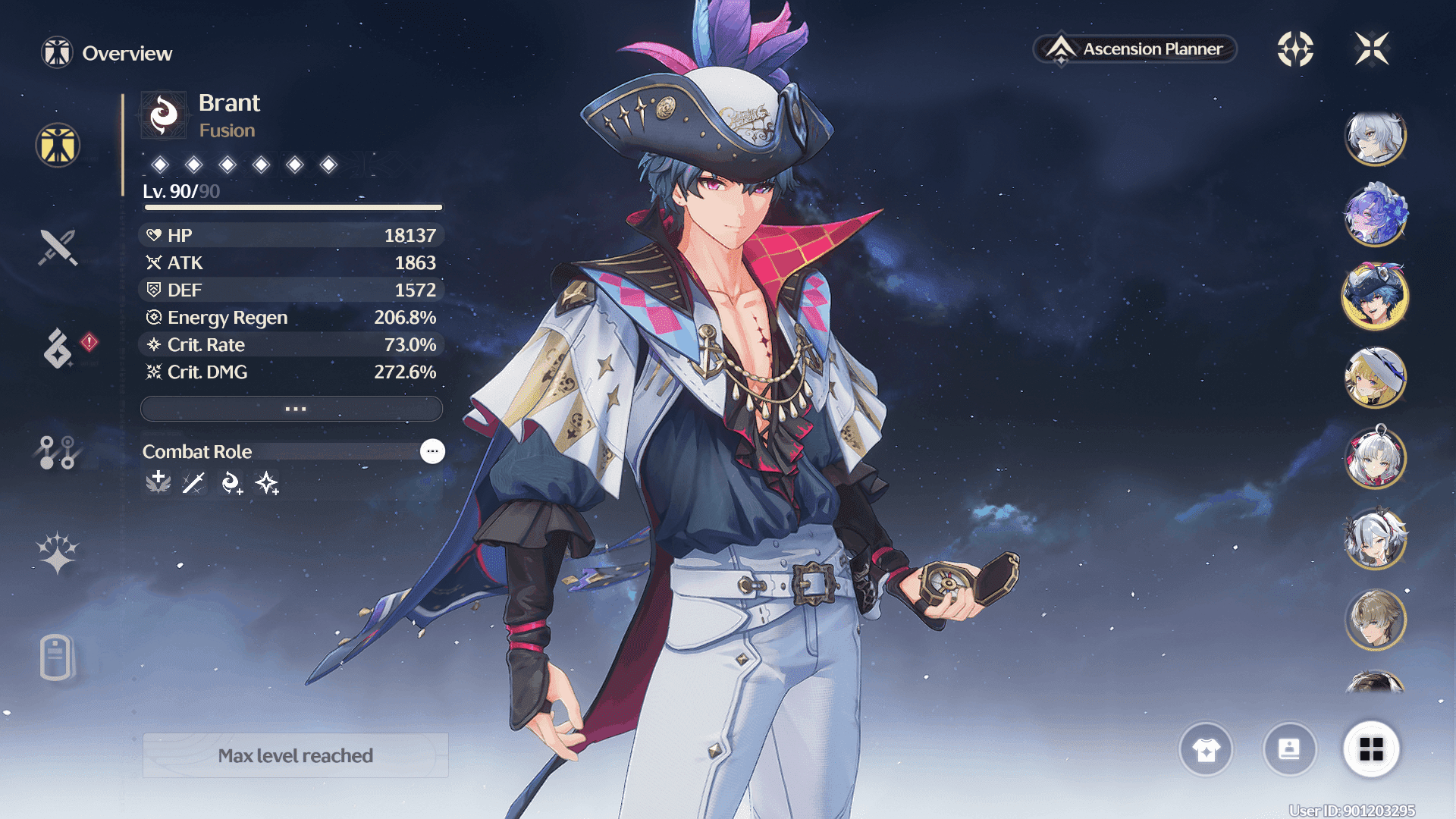This screenshot has height=819, width=1456.
Task: Pick the blonde character with white hat
Action: [1375, 377]
